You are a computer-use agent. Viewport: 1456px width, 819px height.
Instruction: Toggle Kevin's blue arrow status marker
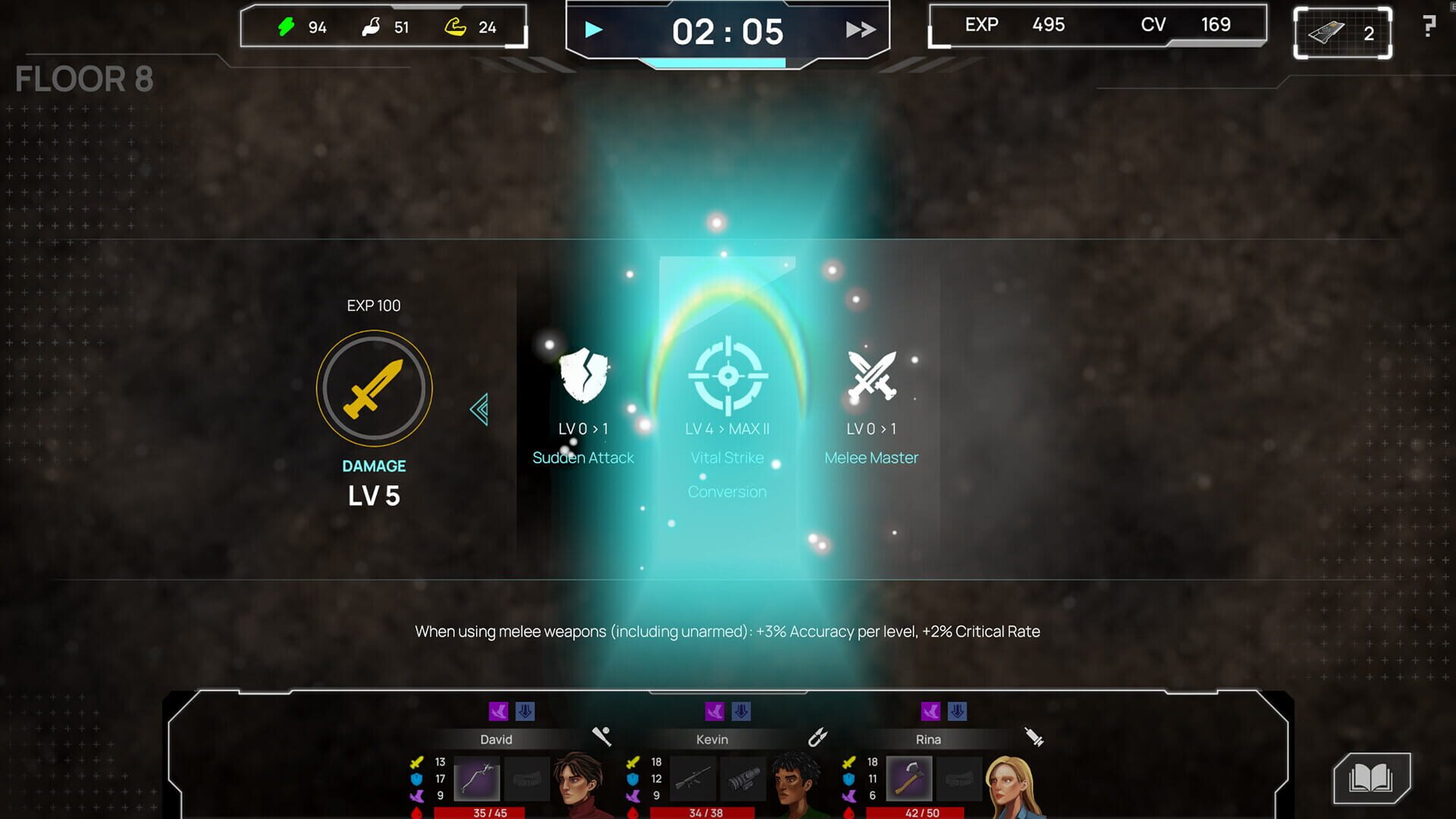click(x=742, y=711)
